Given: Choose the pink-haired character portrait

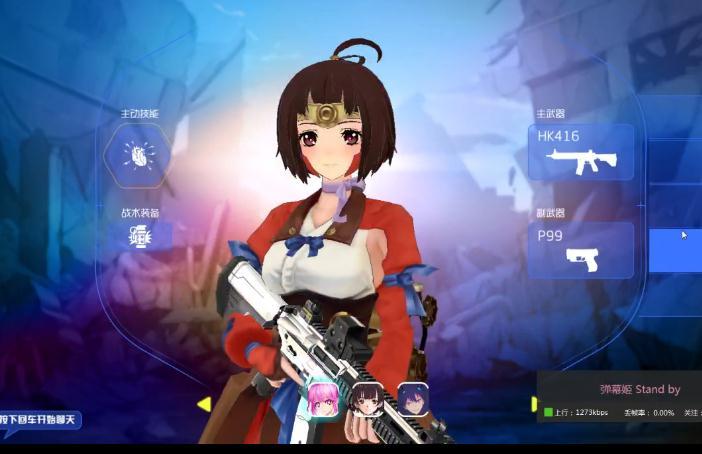Looking at the screenshot, I should (322, 400).
